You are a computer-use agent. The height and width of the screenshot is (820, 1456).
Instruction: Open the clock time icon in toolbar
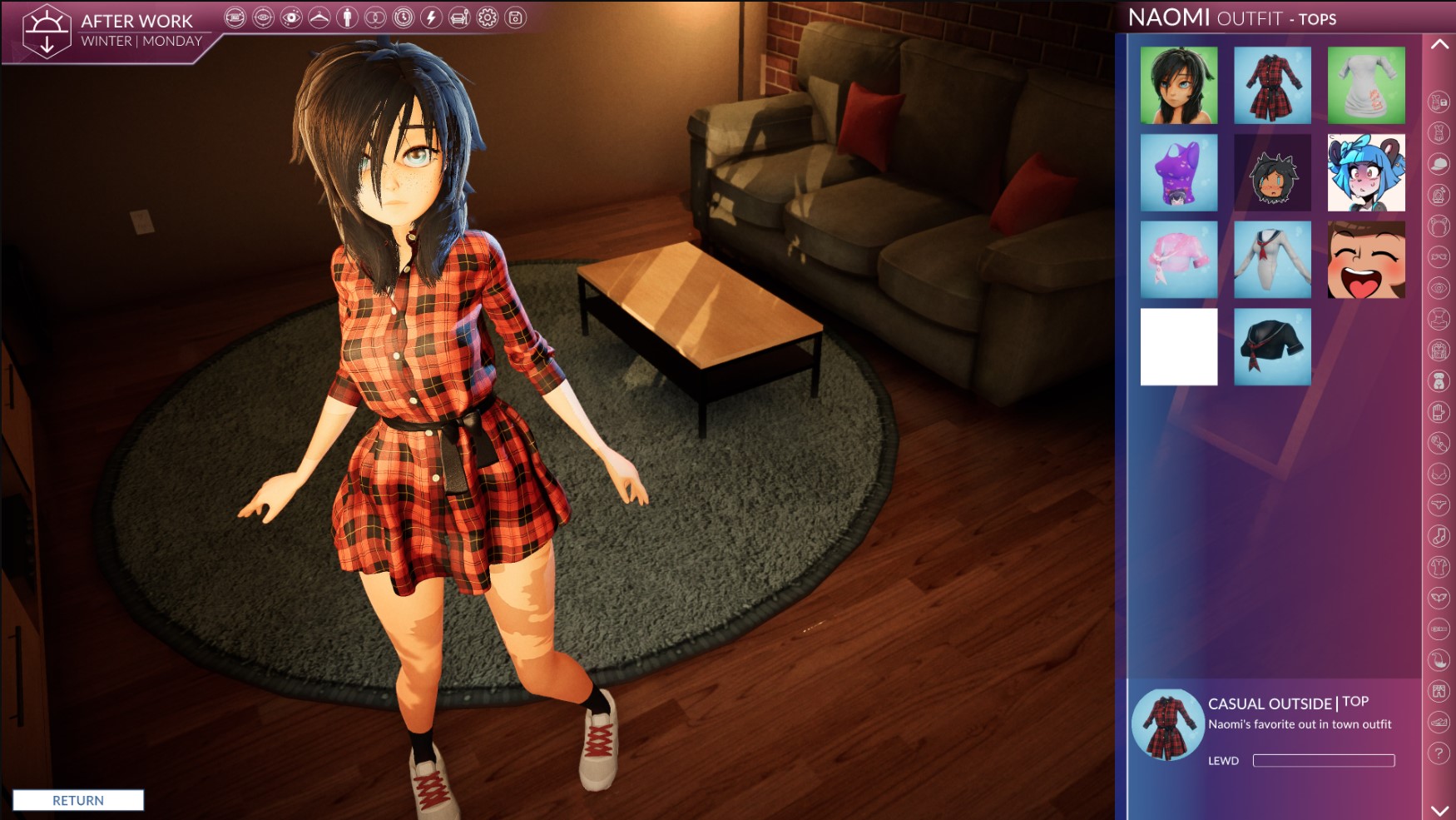coord(405,15)
